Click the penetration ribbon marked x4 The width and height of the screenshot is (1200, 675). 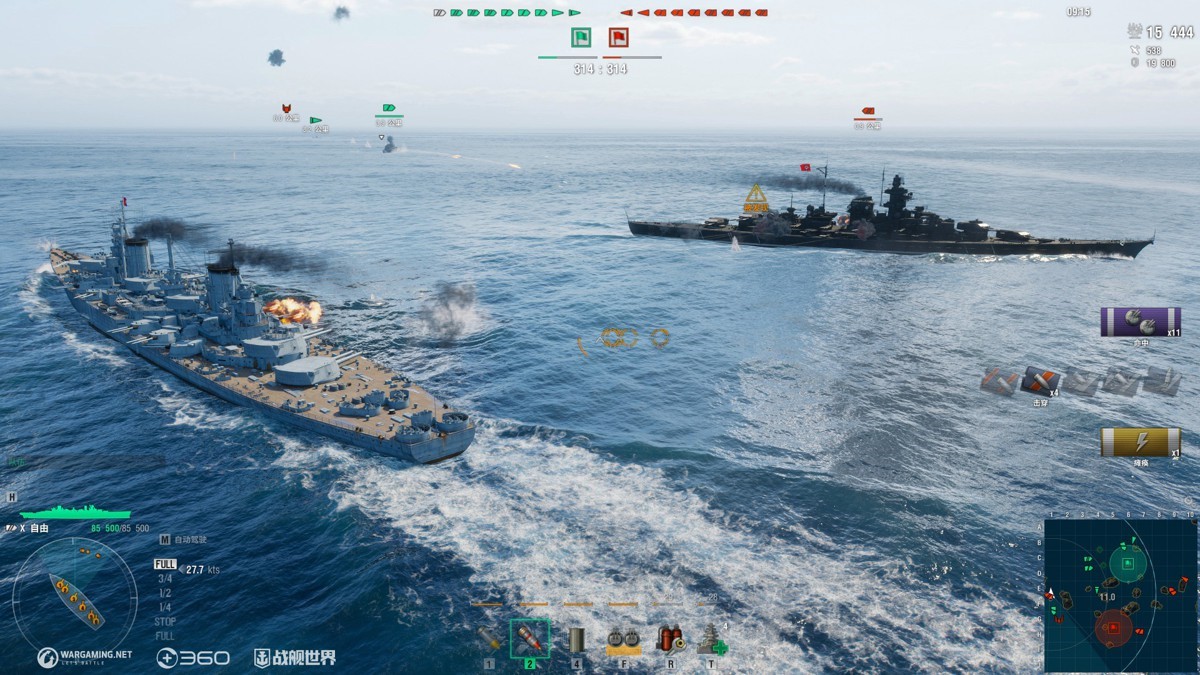[1040, 381]
